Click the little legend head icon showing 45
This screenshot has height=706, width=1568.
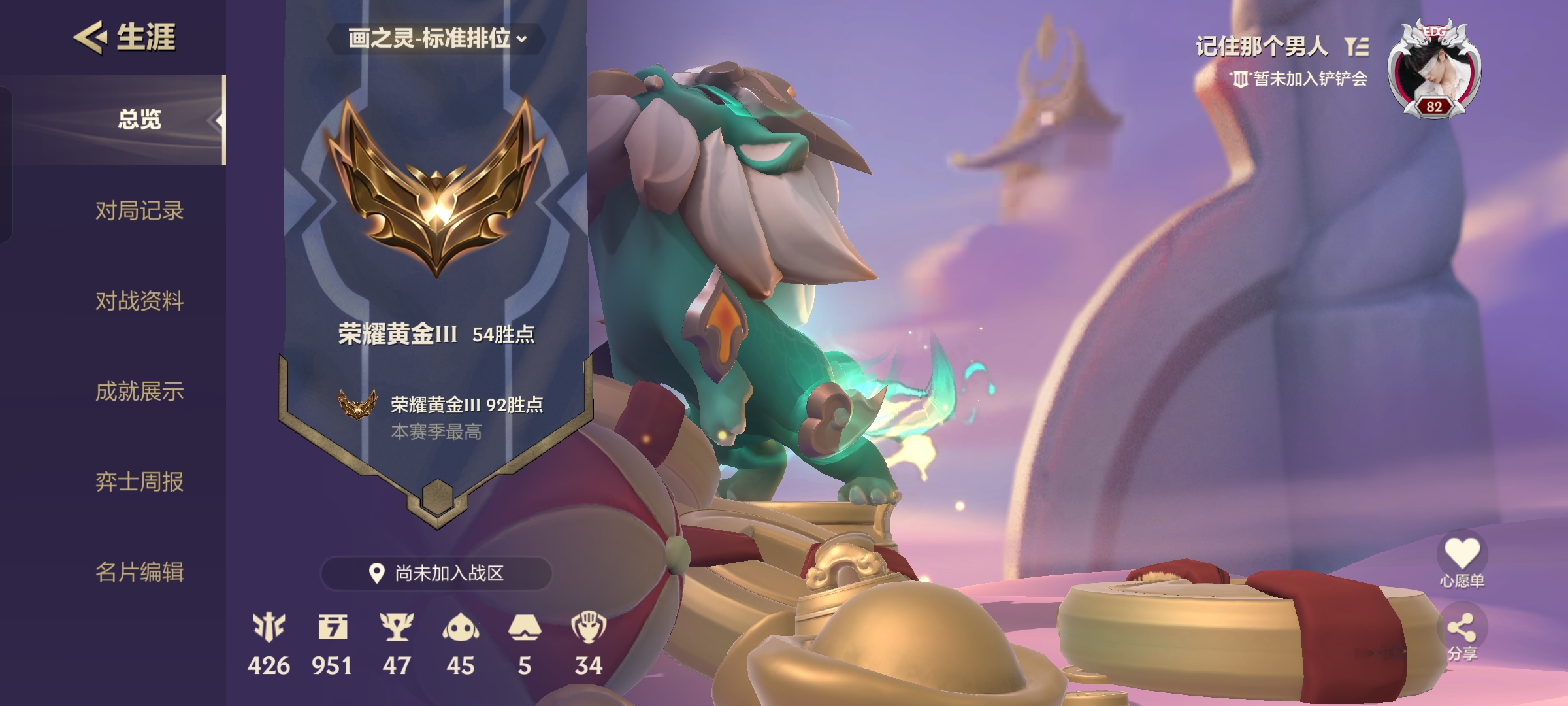click(462, 626)
